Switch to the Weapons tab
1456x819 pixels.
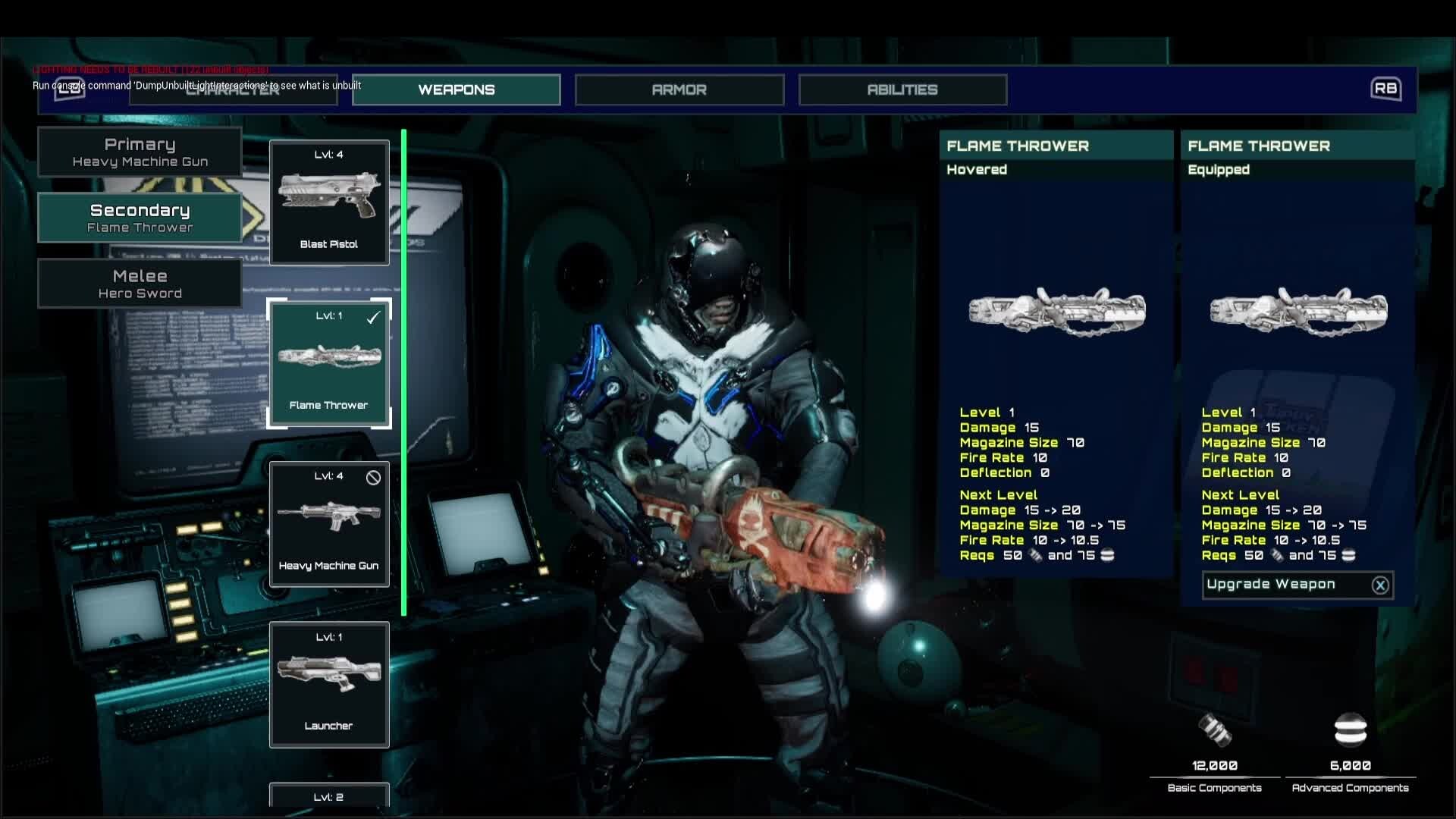(x=456, y=89)
